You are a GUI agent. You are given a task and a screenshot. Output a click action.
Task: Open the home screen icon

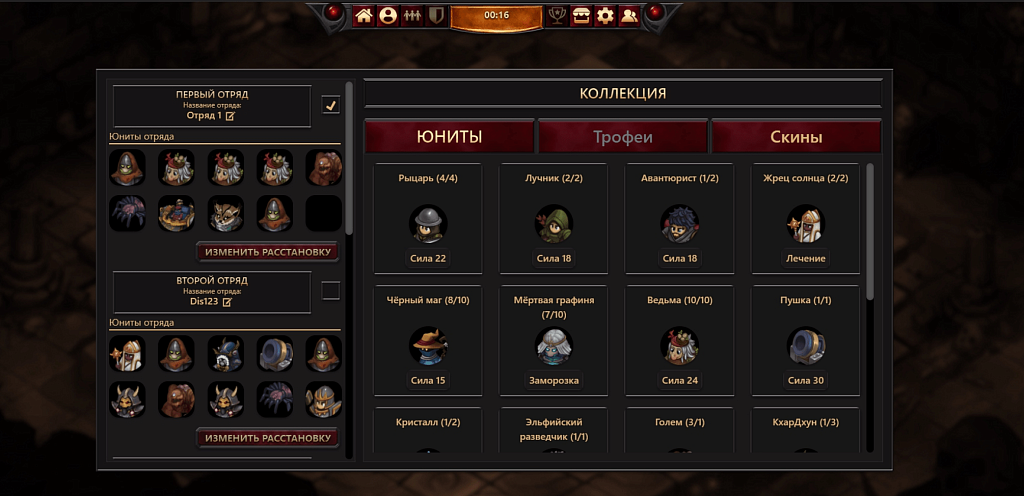coord(364,15)
